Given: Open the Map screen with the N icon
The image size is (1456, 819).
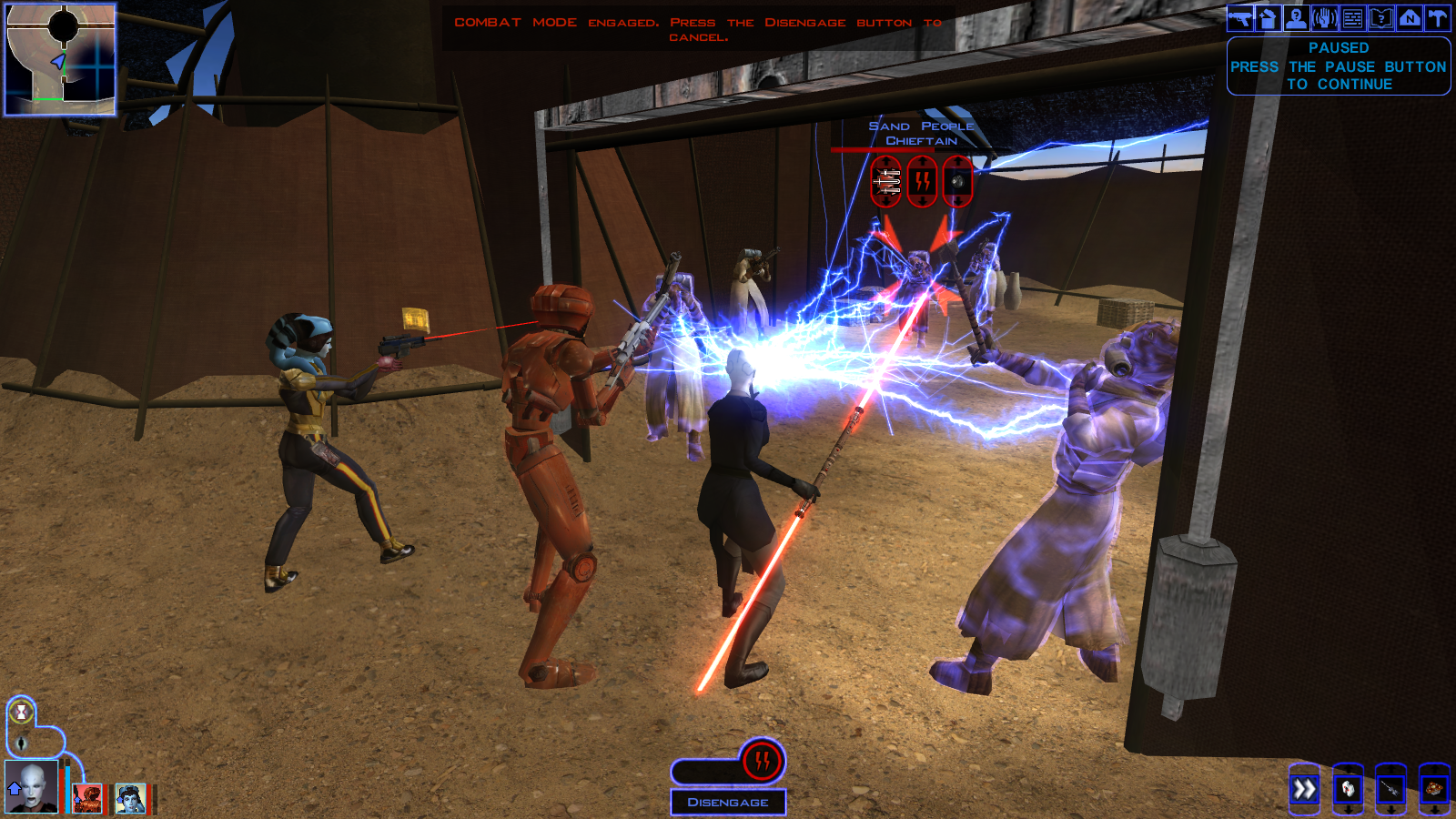Looking at the screenshot, I should pos(1409,17).
